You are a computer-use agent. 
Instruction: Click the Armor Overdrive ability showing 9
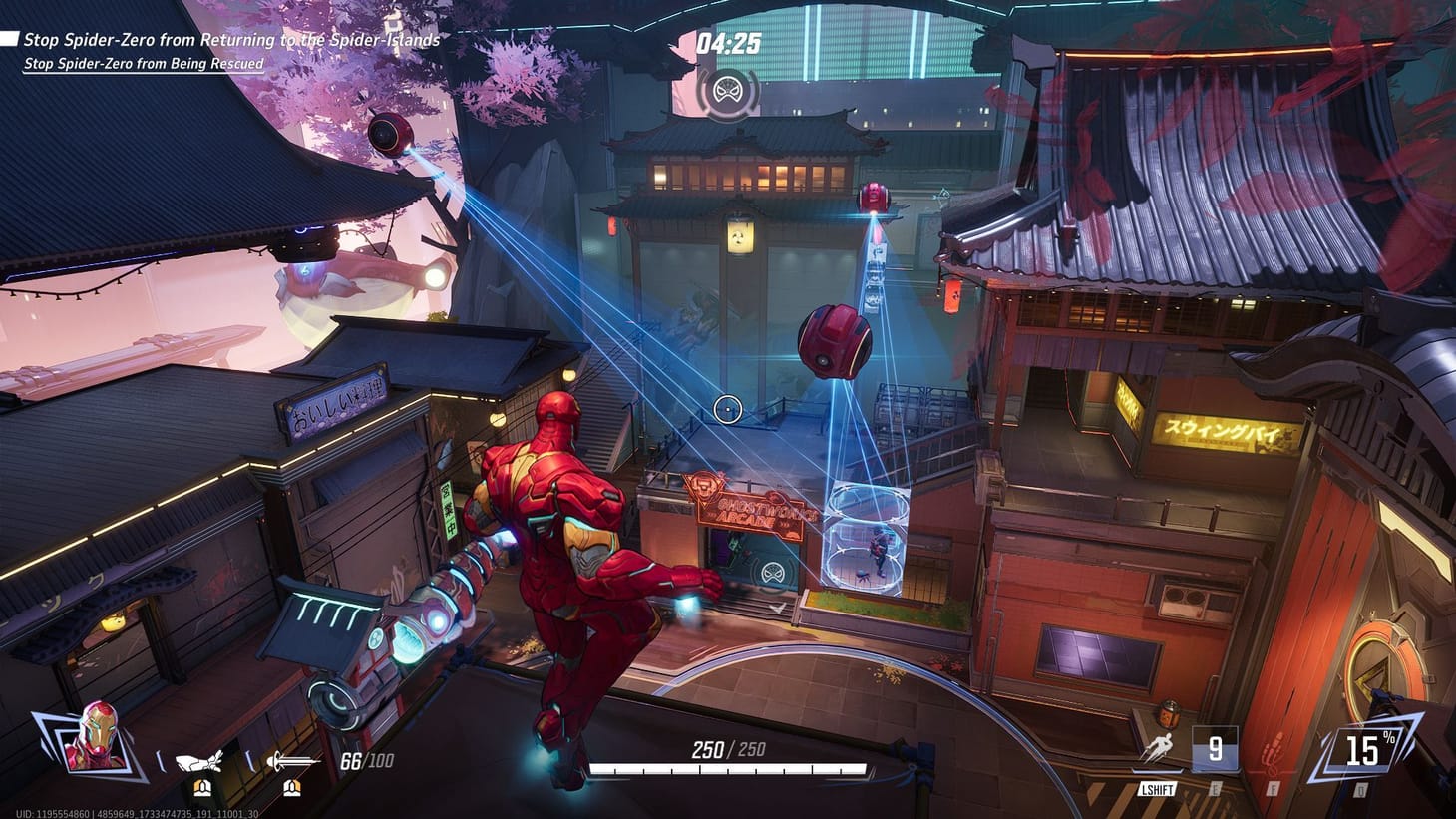tap(1215, 749)
